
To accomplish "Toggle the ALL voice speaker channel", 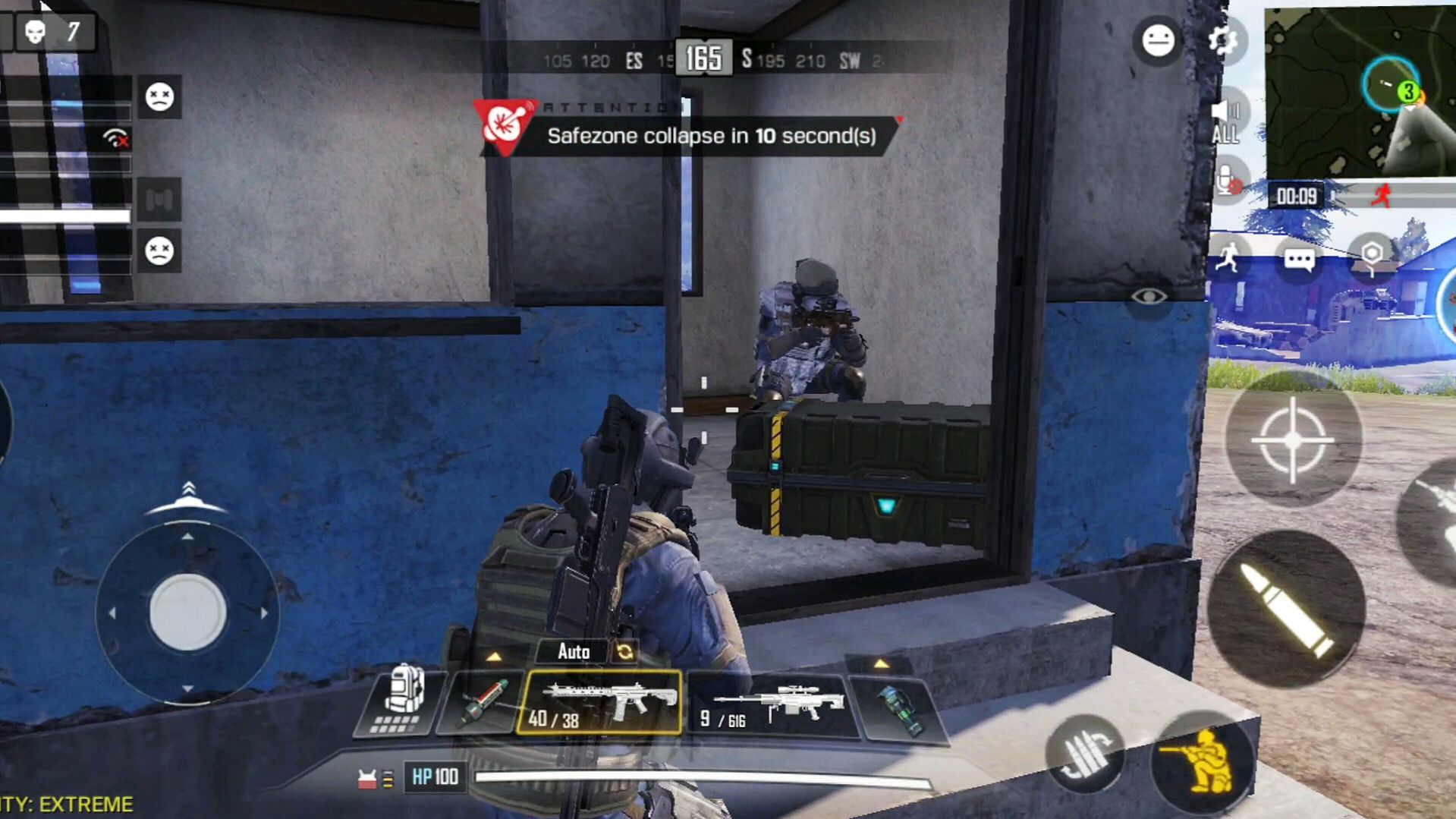I will click(x=1225, y=121).
